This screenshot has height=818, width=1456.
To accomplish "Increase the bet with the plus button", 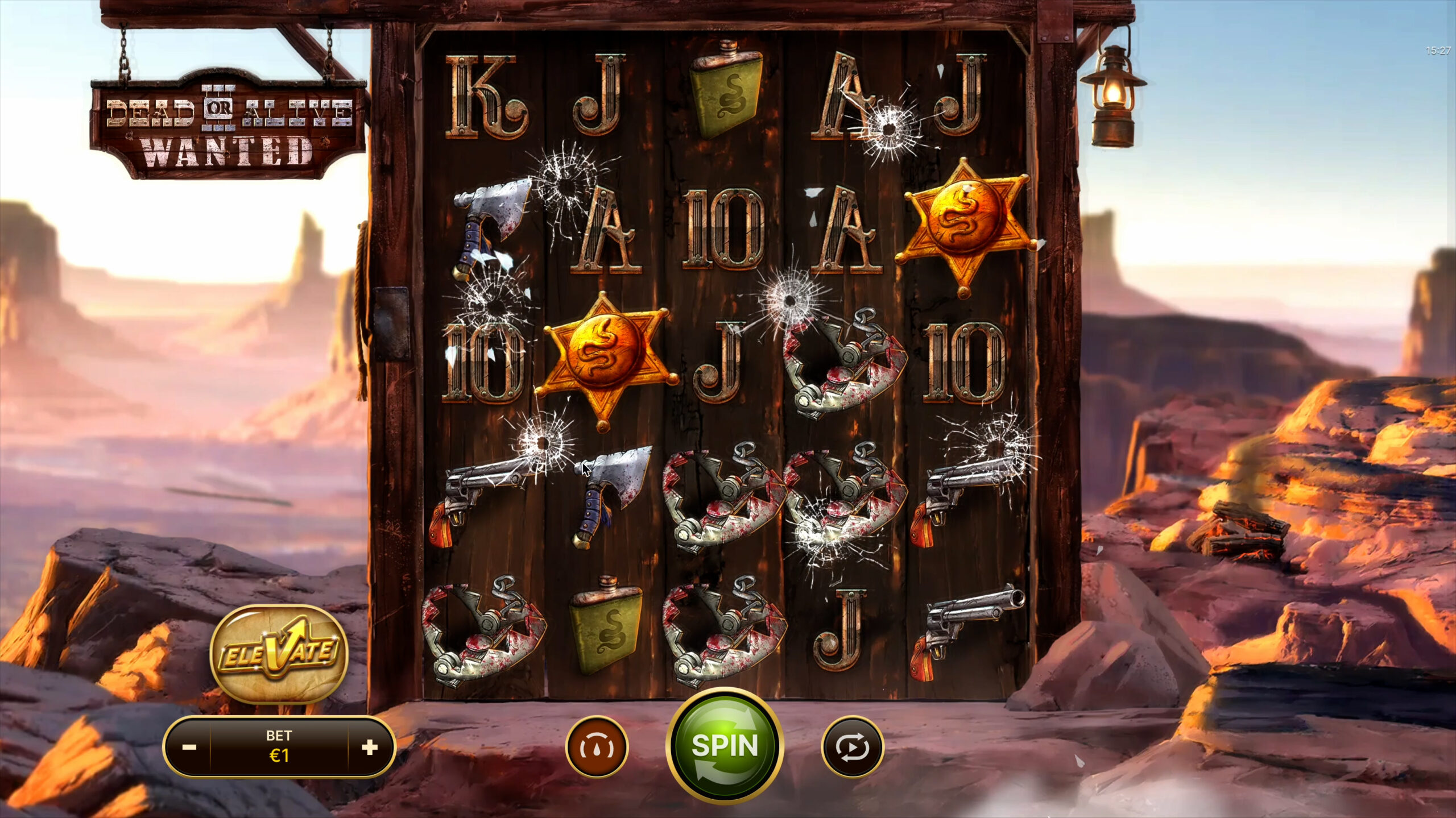I will (370, 746).
